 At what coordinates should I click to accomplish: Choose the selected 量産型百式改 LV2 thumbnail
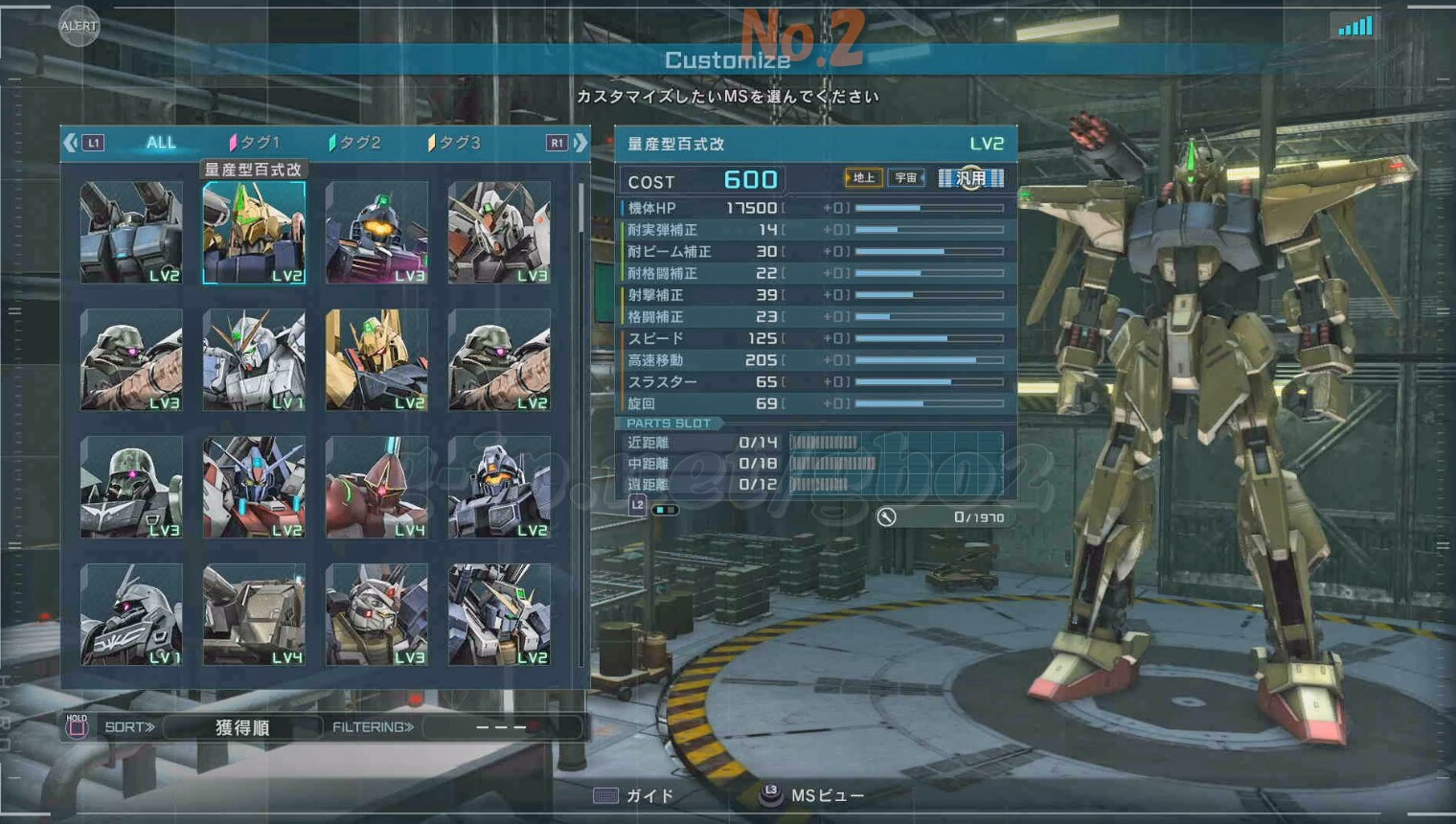coord(254,233)
